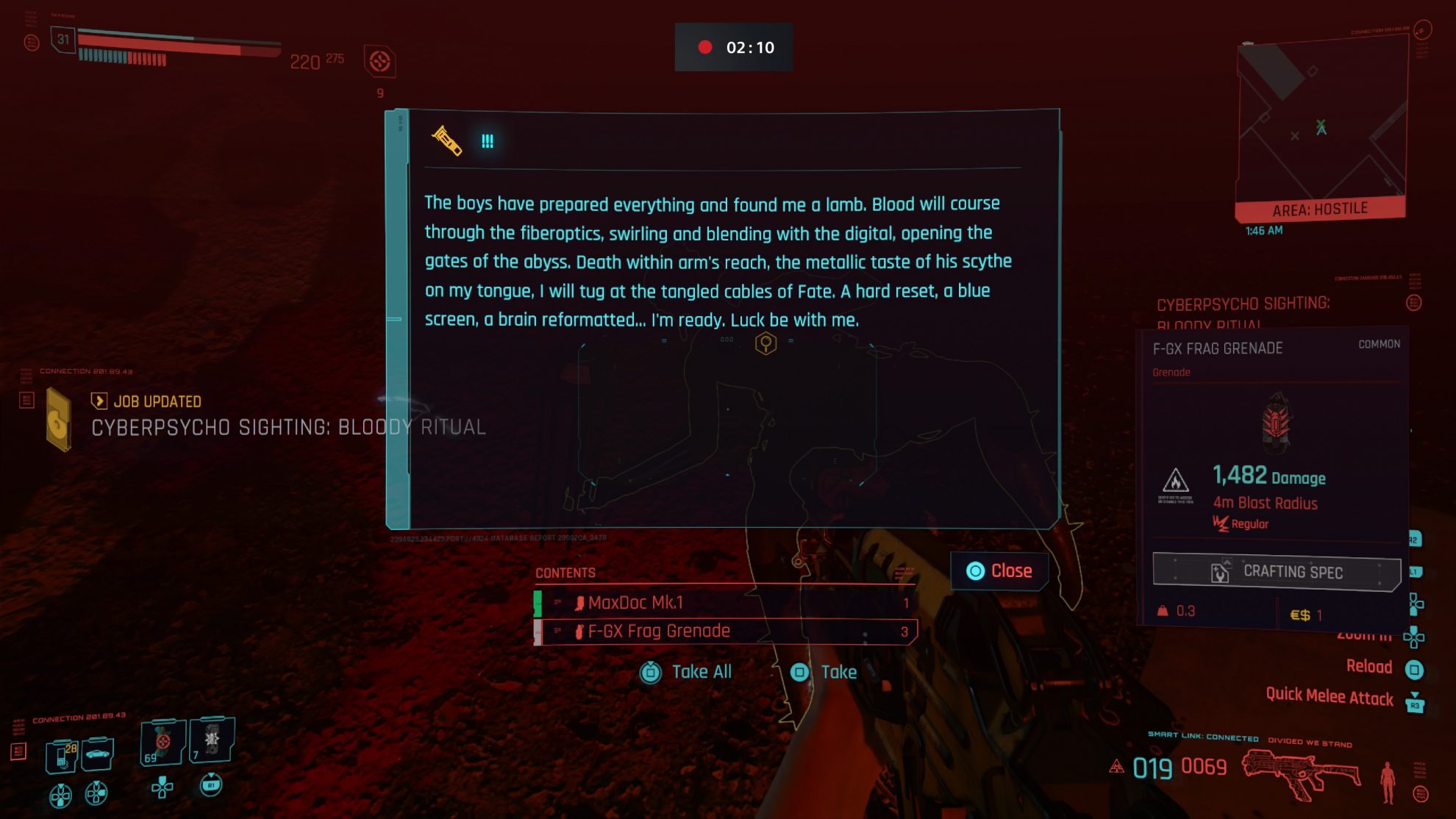The image size is (1456, 819).
Task: Close the shard message window
Action: pyautogui.click(x=1000, y=571)
